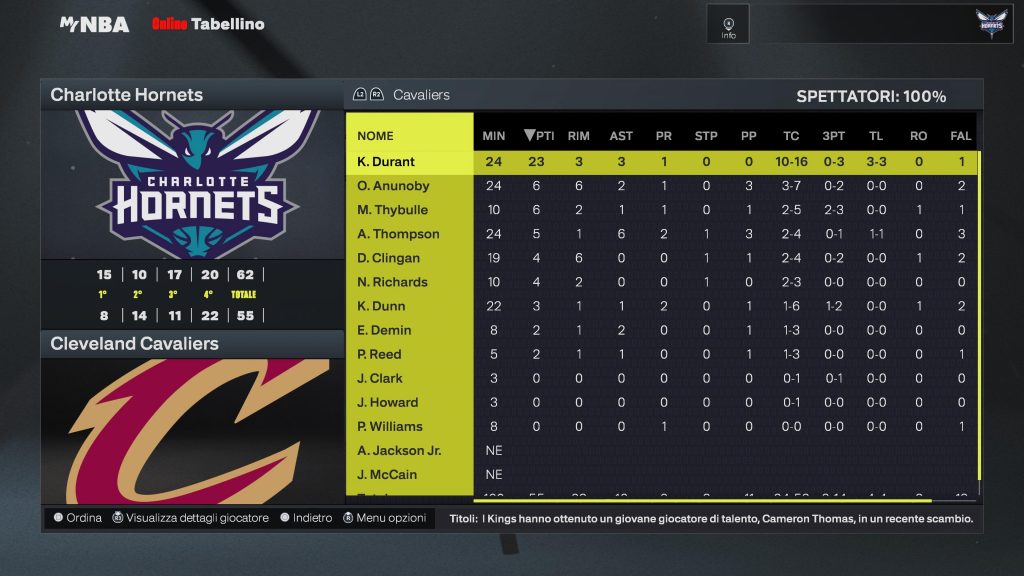The image size is (1024, 576).
Task: Sort players by the MIN column header
Action: [x=494, y=136]
